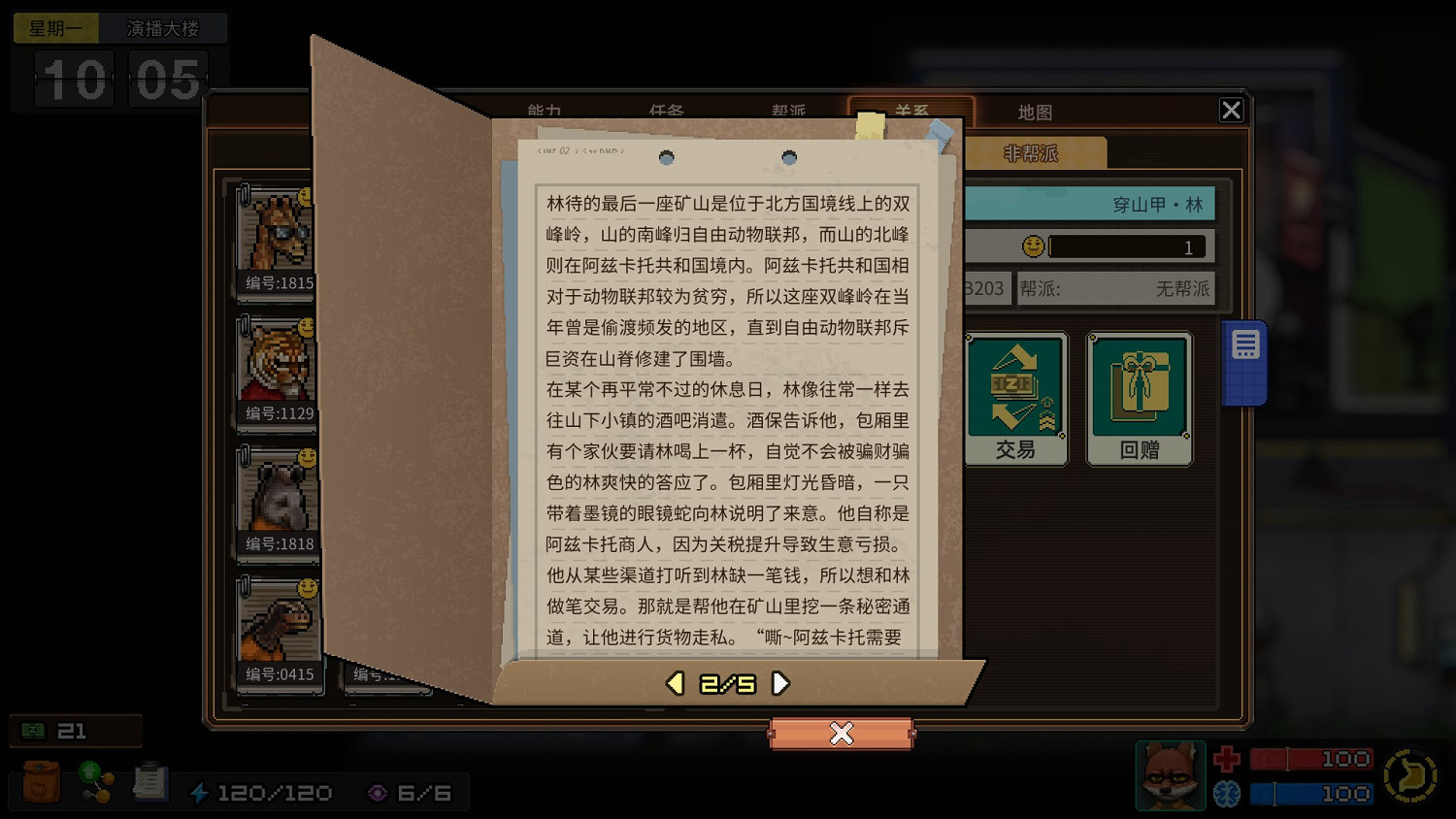Click the lightning energy icon showing 120/120
The image size is (1456, 819).
pos(201,792)
